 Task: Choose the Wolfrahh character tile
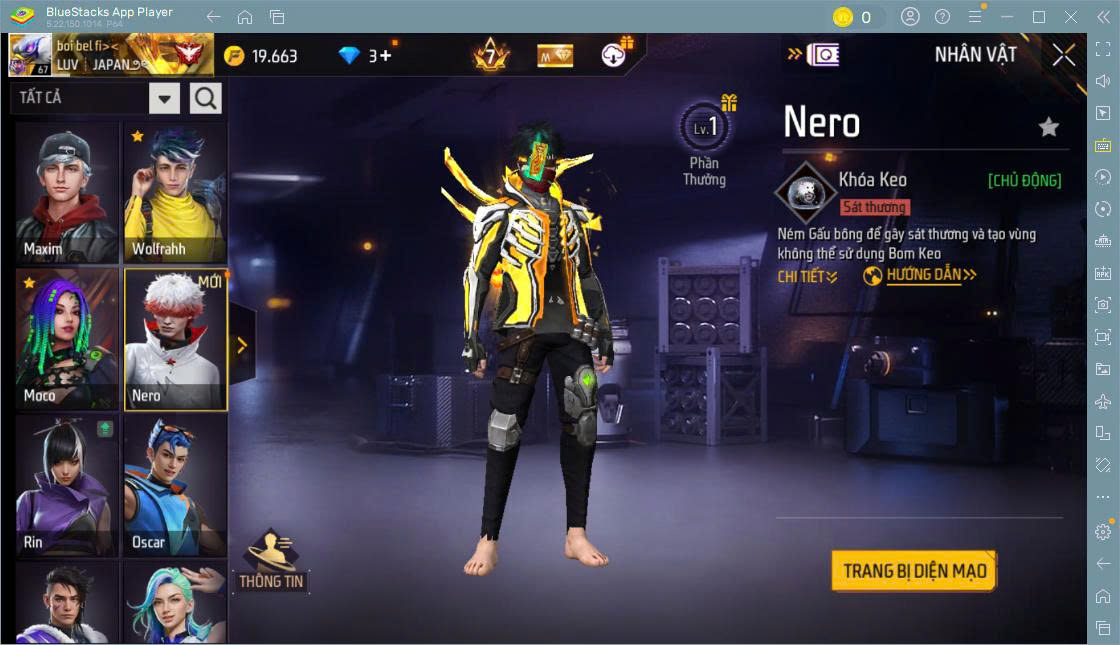[175, 193]
